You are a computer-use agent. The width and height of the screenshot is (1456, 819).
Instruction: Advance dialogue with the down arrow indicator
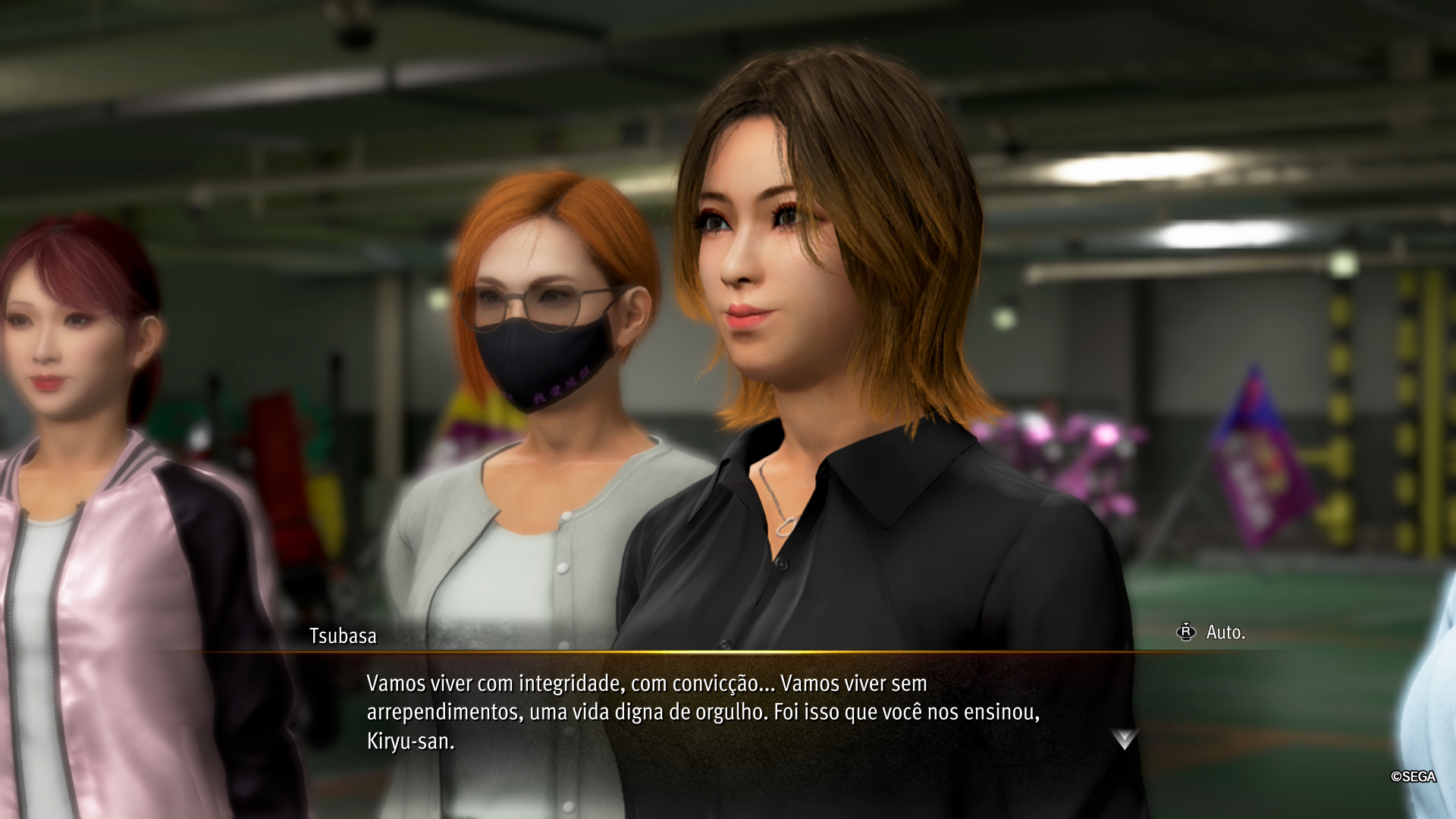(x=1124, y=739)
